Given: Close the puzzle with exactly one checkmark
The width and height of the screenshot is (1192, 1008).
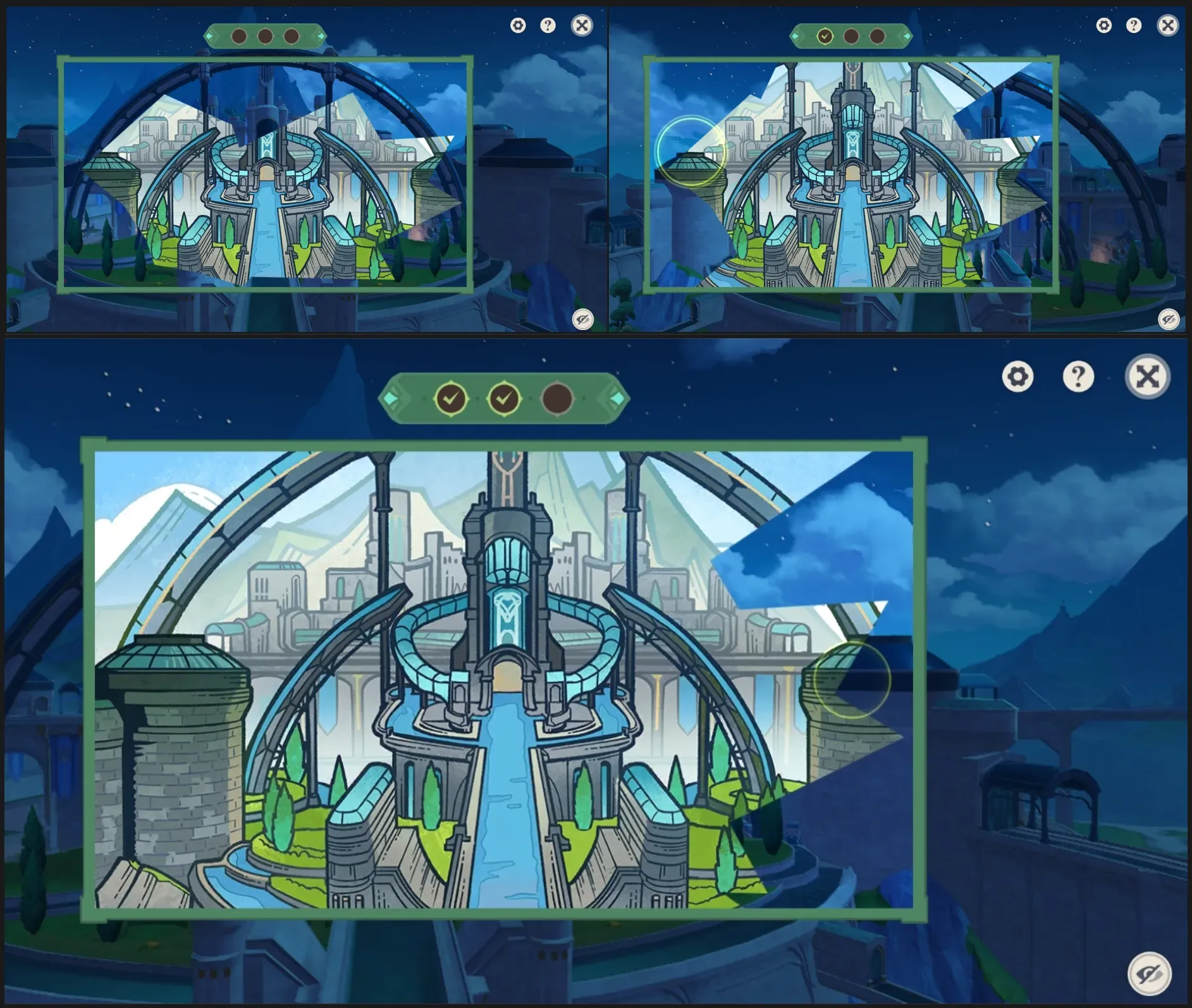Looking at the screenshot, I should [x=1167, y=25].
